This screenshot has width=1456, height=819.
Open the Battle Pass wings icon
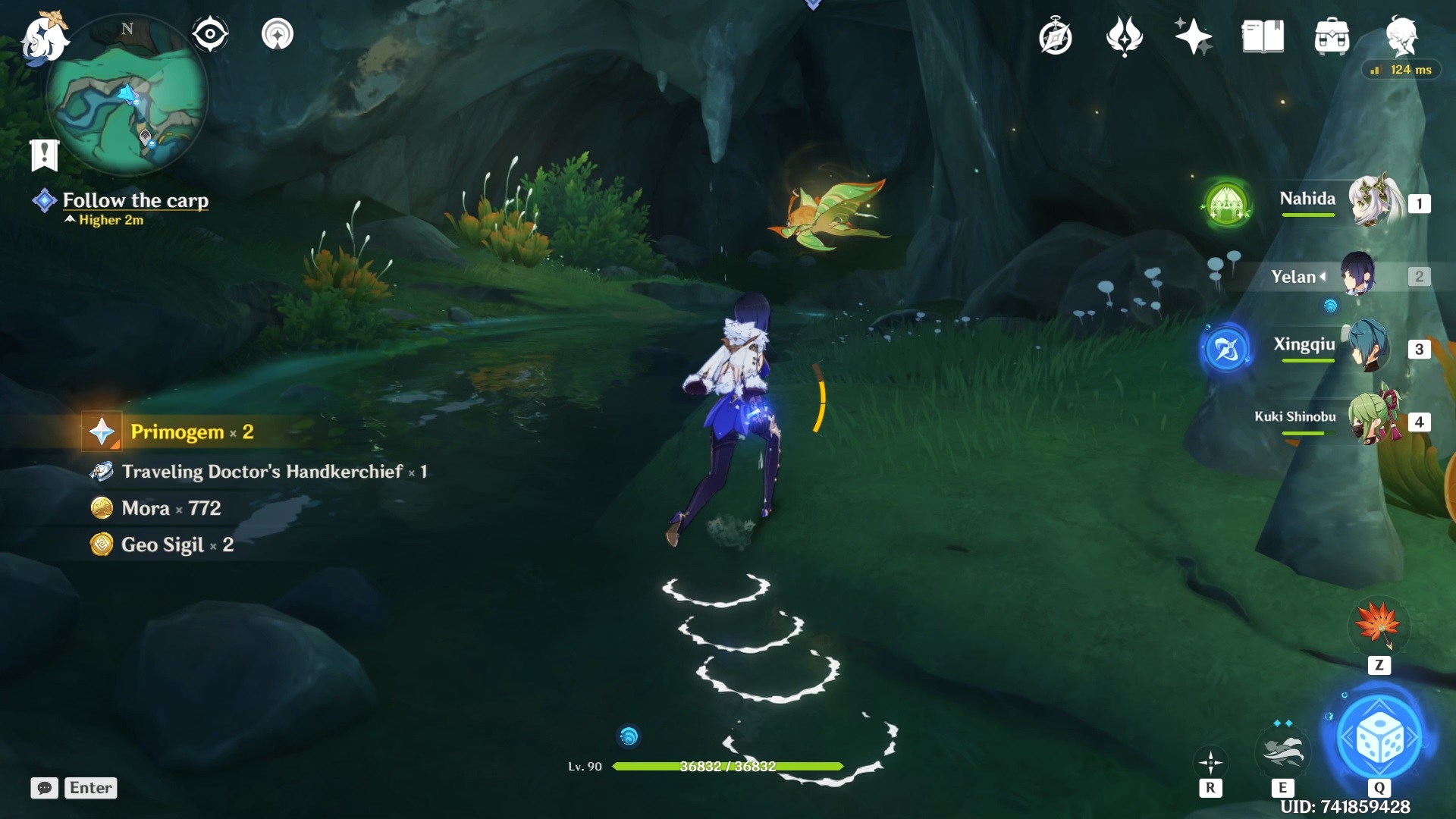click(x=1125, y=36)
